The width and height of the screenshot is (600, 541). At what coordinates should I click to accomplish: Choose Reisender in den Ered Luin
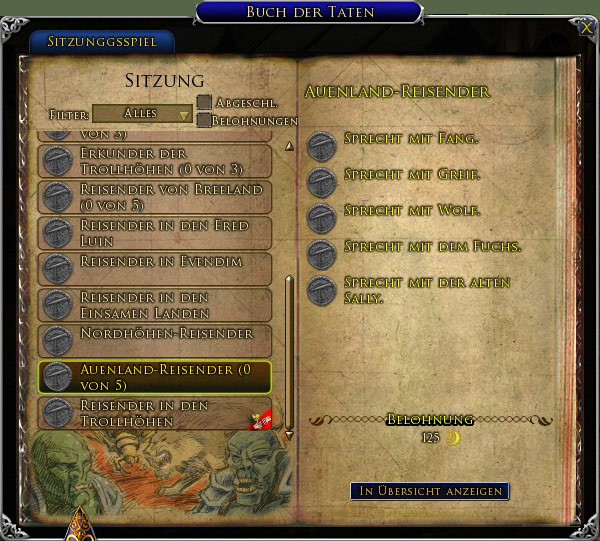pos(155,233)
